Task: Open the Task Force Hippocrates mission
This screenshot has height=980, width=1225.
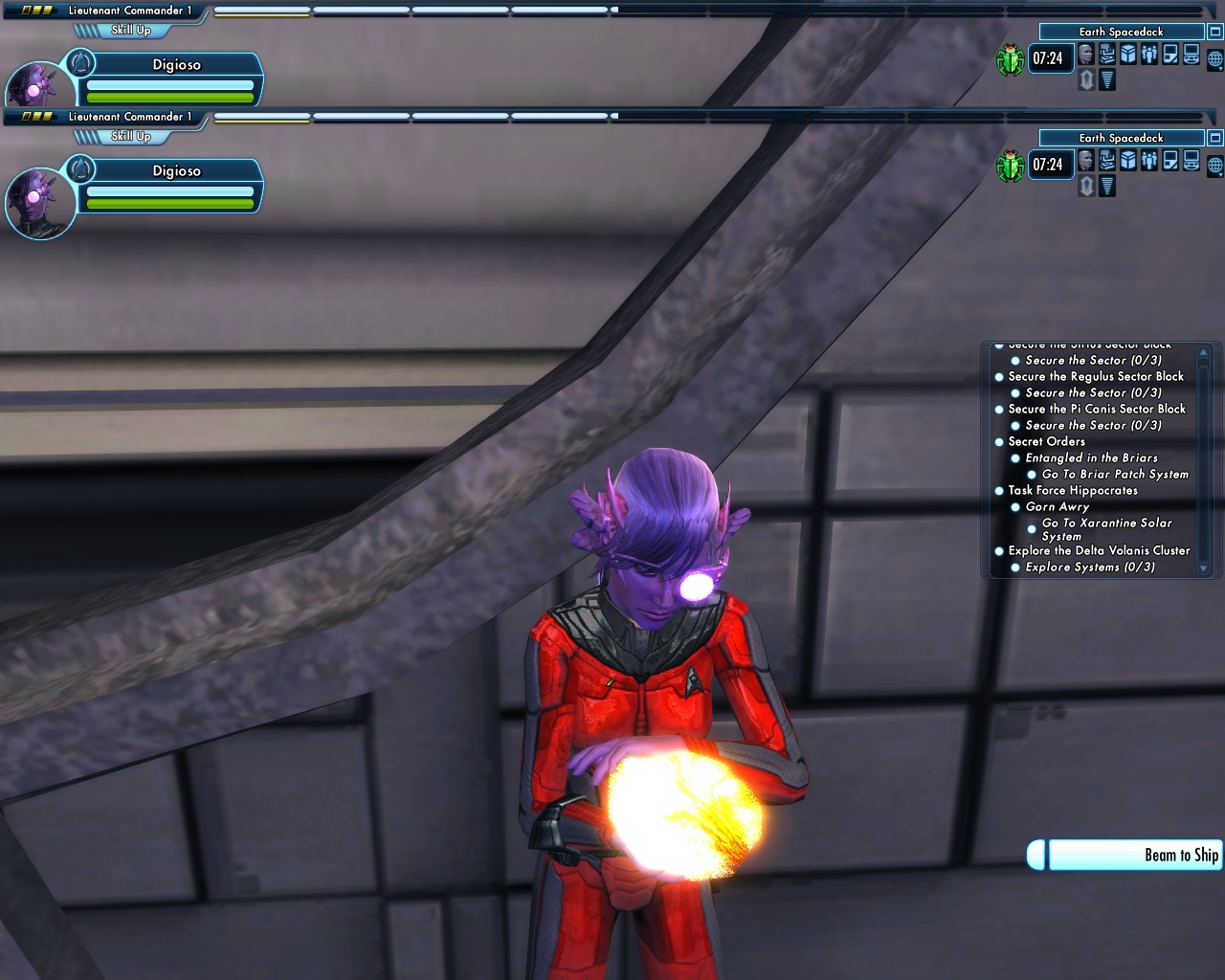Action: pos(1072,491)
